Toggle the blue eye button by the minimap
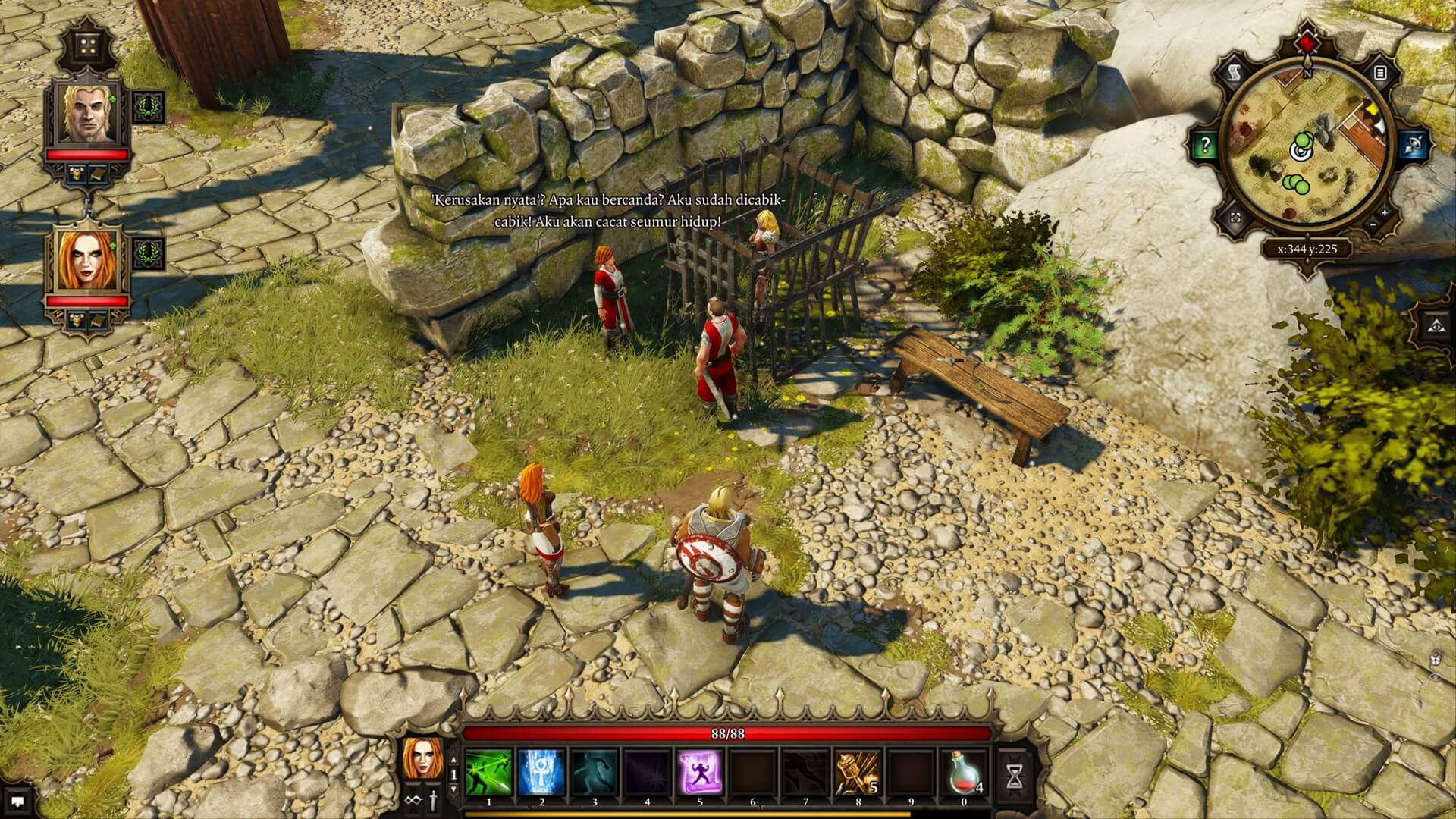 click(1414, 146)
